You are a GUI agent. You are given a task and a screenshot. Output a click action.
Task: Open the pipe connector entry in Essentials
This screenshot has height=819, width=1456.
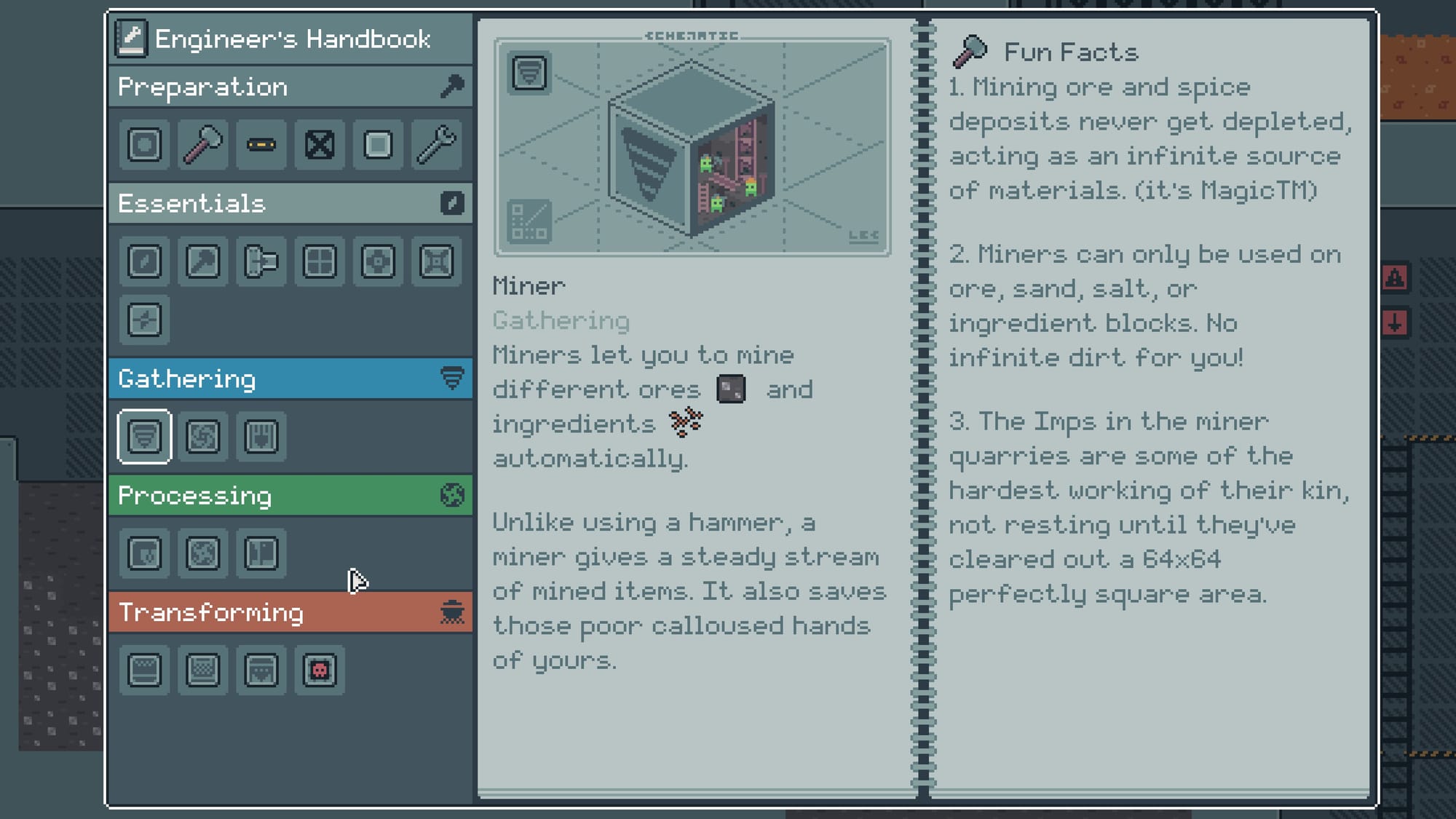261,261
